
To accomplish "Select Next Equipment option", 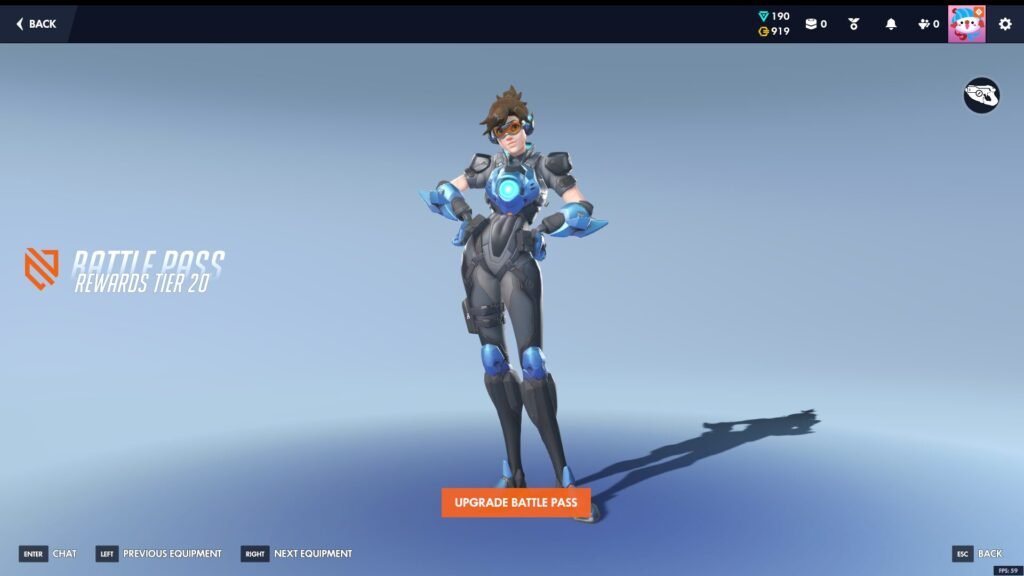I will [x=297, y=554].
